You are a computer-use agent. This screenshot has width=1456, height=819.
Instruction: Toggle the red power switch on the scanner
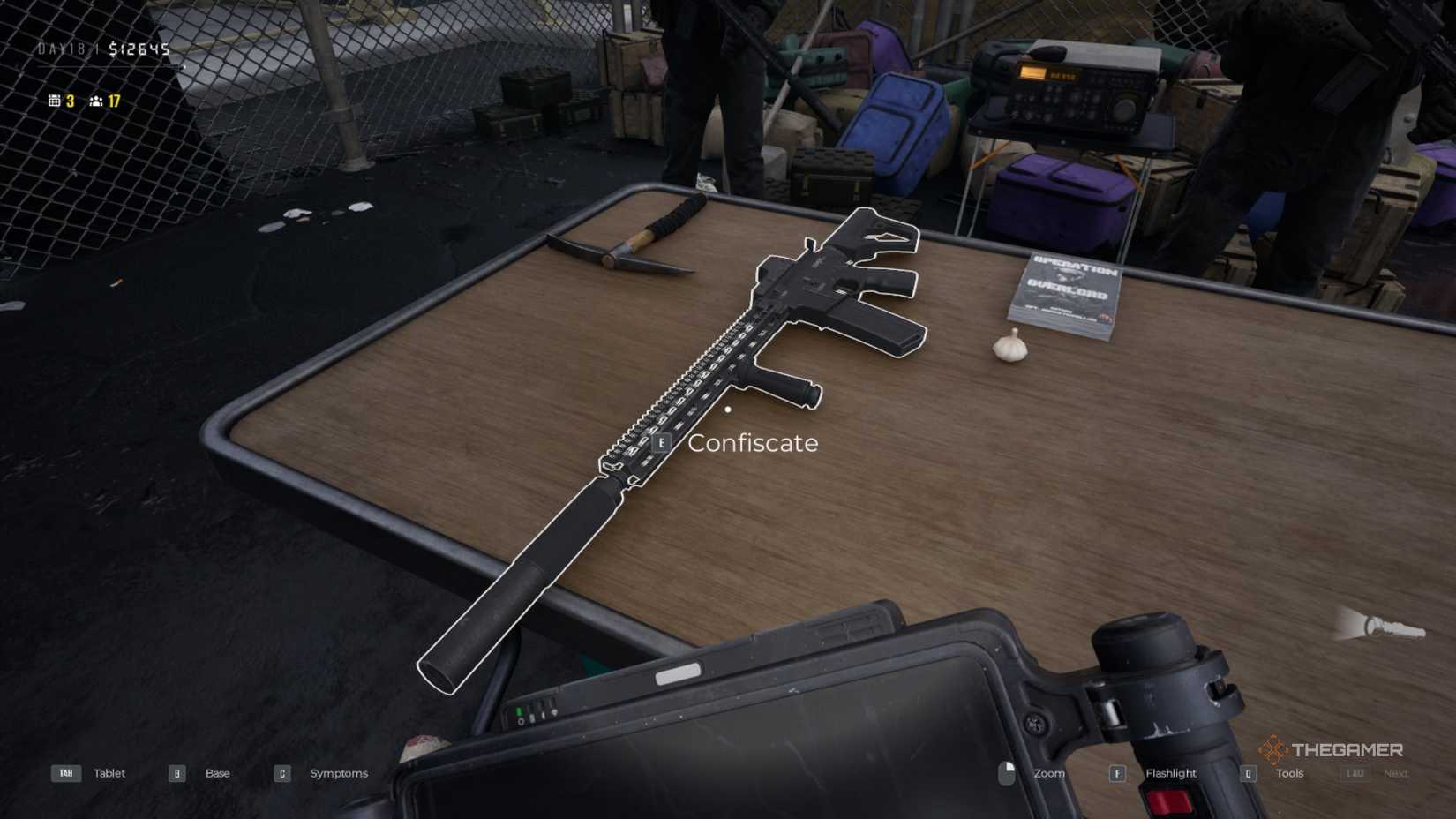tap(1168, 801)
